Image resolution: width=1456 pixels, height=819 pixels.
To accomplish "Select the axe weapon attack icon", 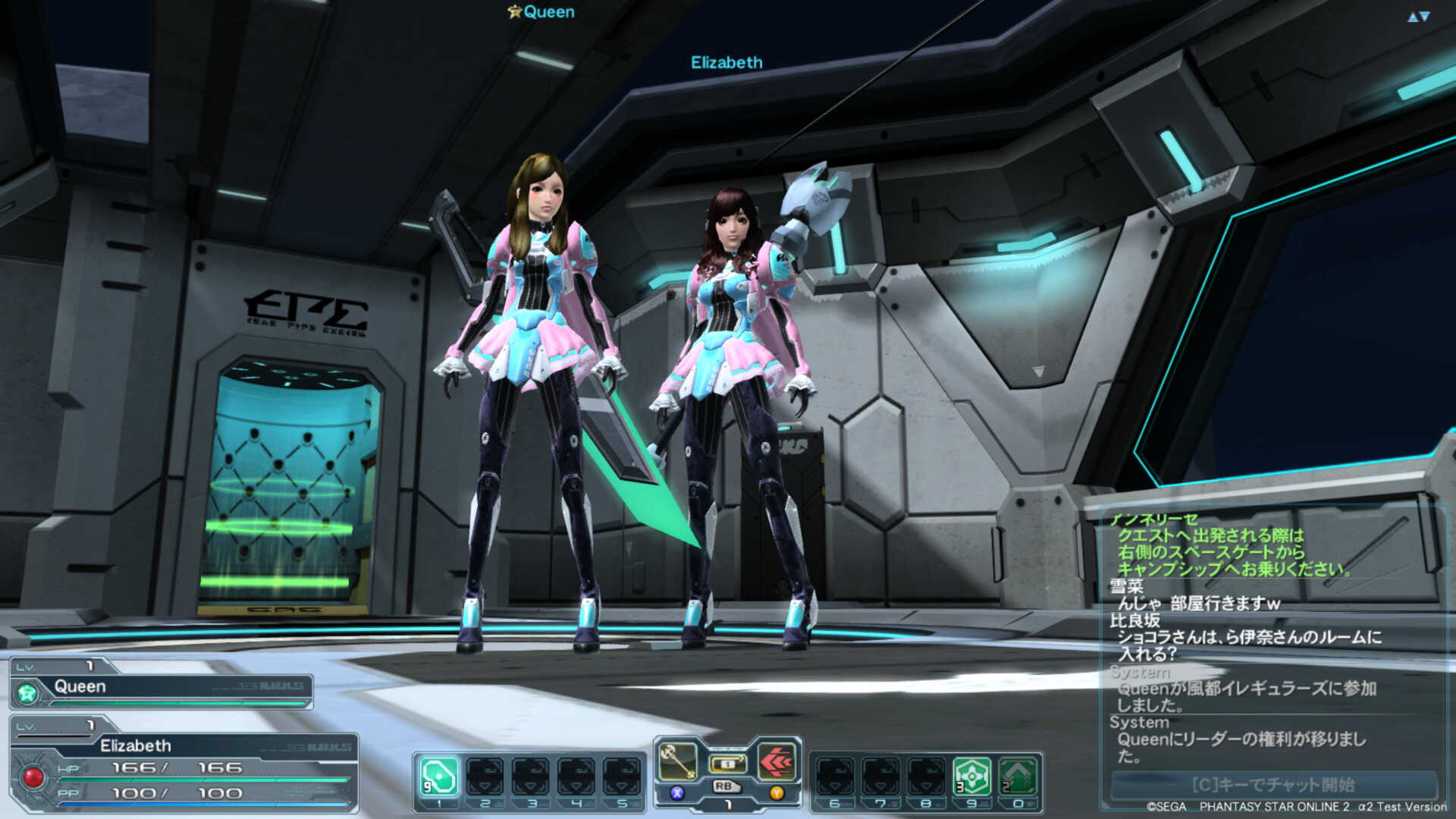I will click(677, 761).
